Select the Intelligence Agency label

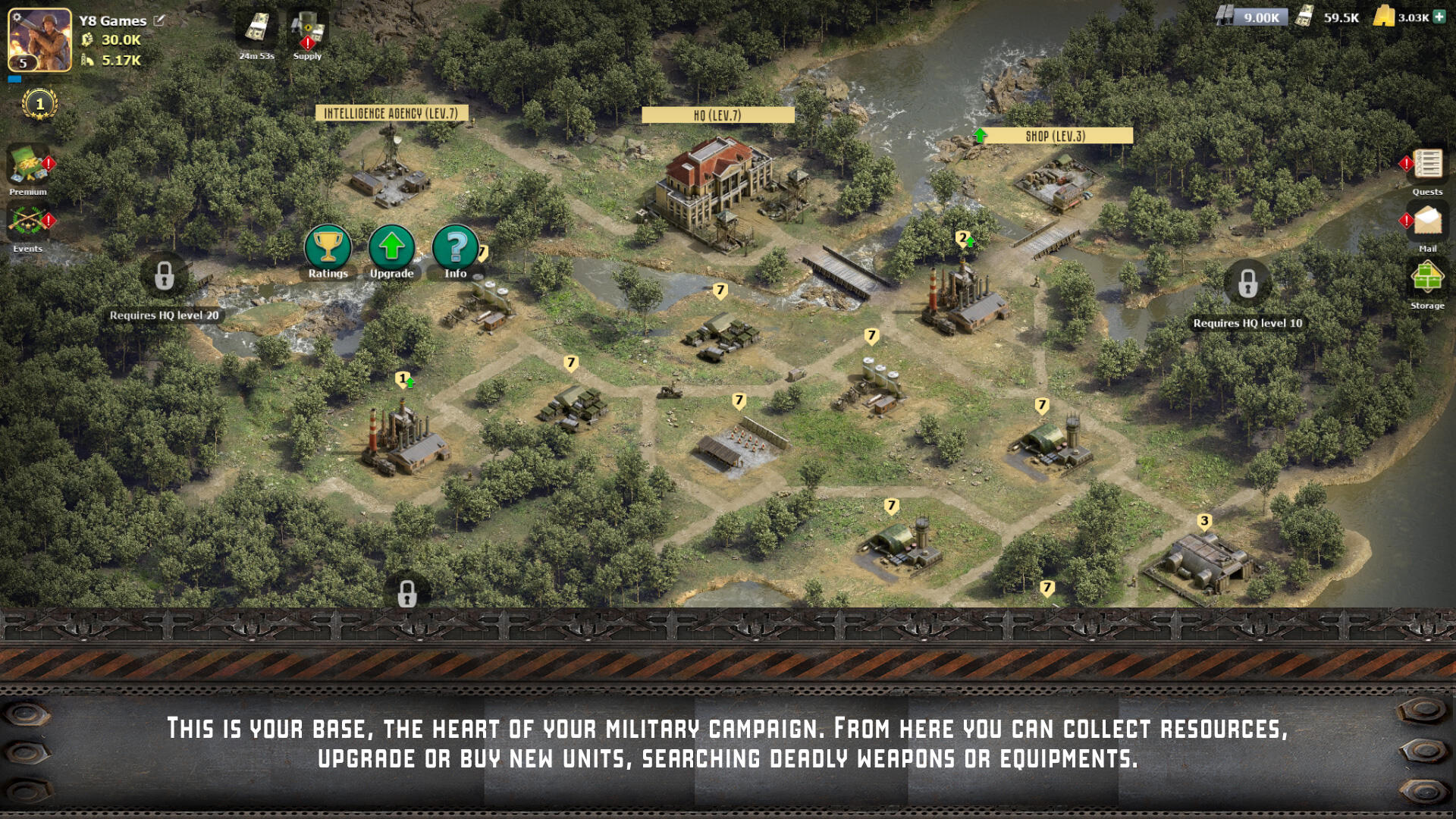pos(391,114)
